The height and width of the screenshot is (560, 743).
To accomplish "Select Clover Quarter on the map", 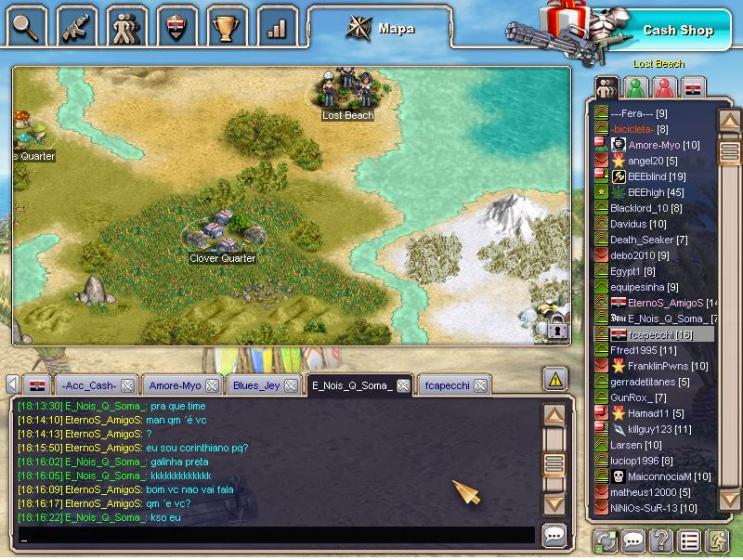I will (222, 238).
